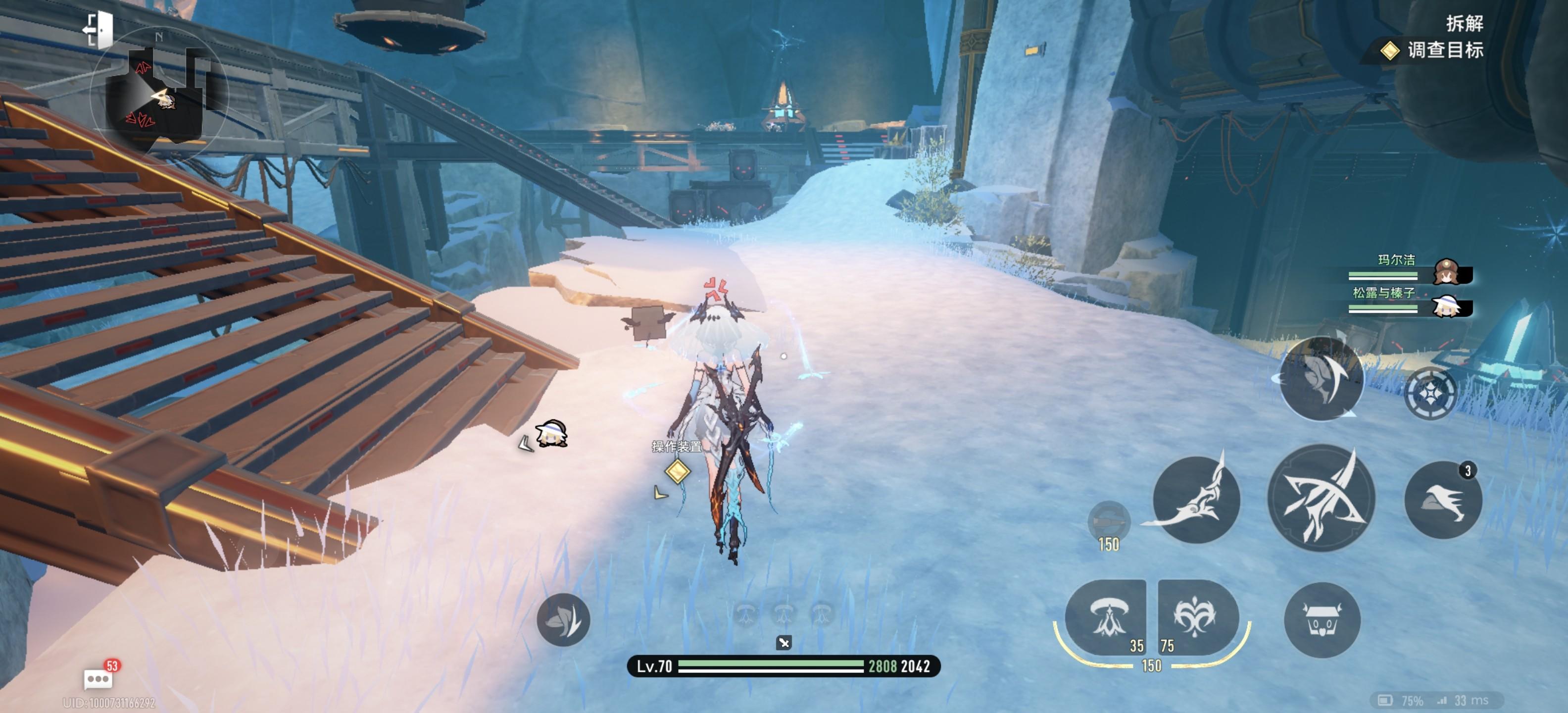Image resolution: width=1568 pixels, height=713 pixels.
Task: Interact with the 操作装置 diamond marker
Action: pyautogui.click(x=677, y=471)
